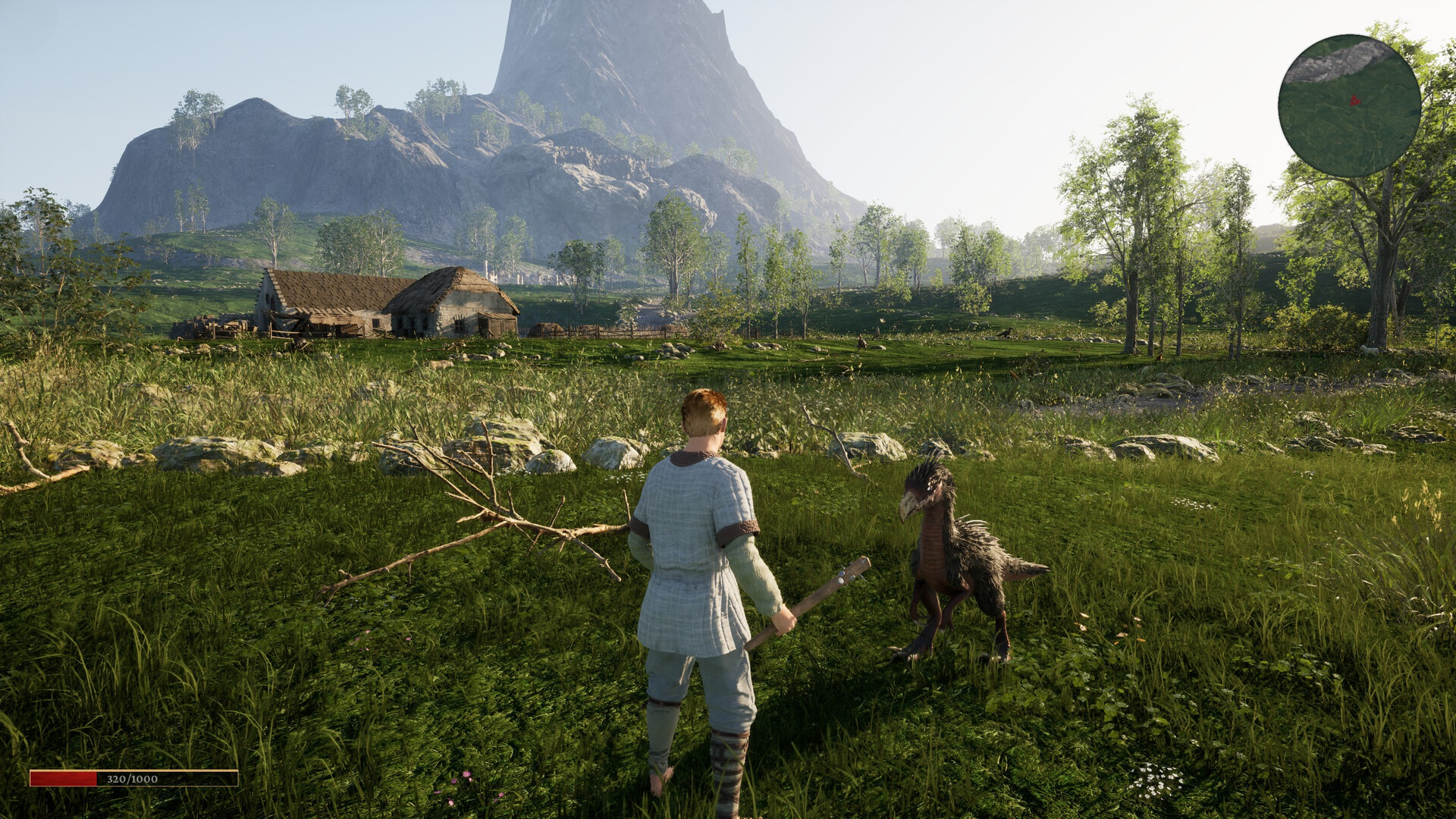Click the 320/1000 health text label
The height and width of the screenshot is (819, 1456).
(x=131, y=778)
